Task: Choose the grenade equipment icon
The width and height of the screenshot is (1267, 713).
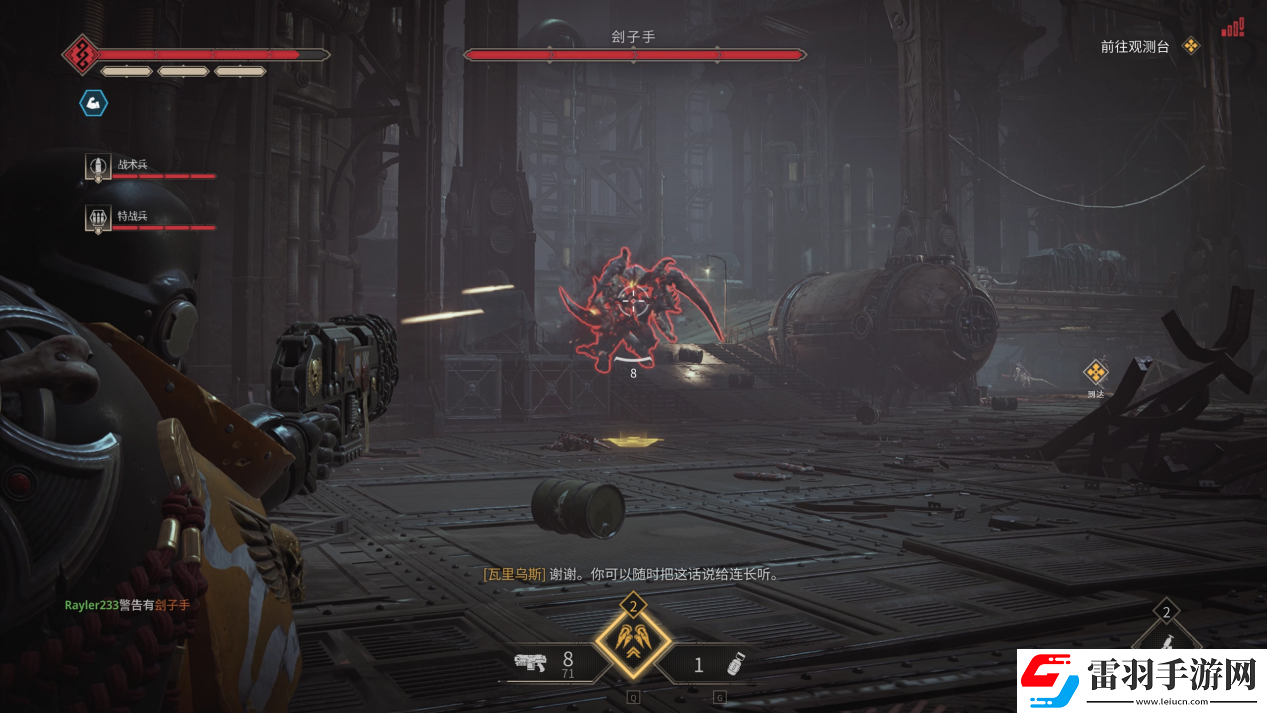Action: pos(737,663)
